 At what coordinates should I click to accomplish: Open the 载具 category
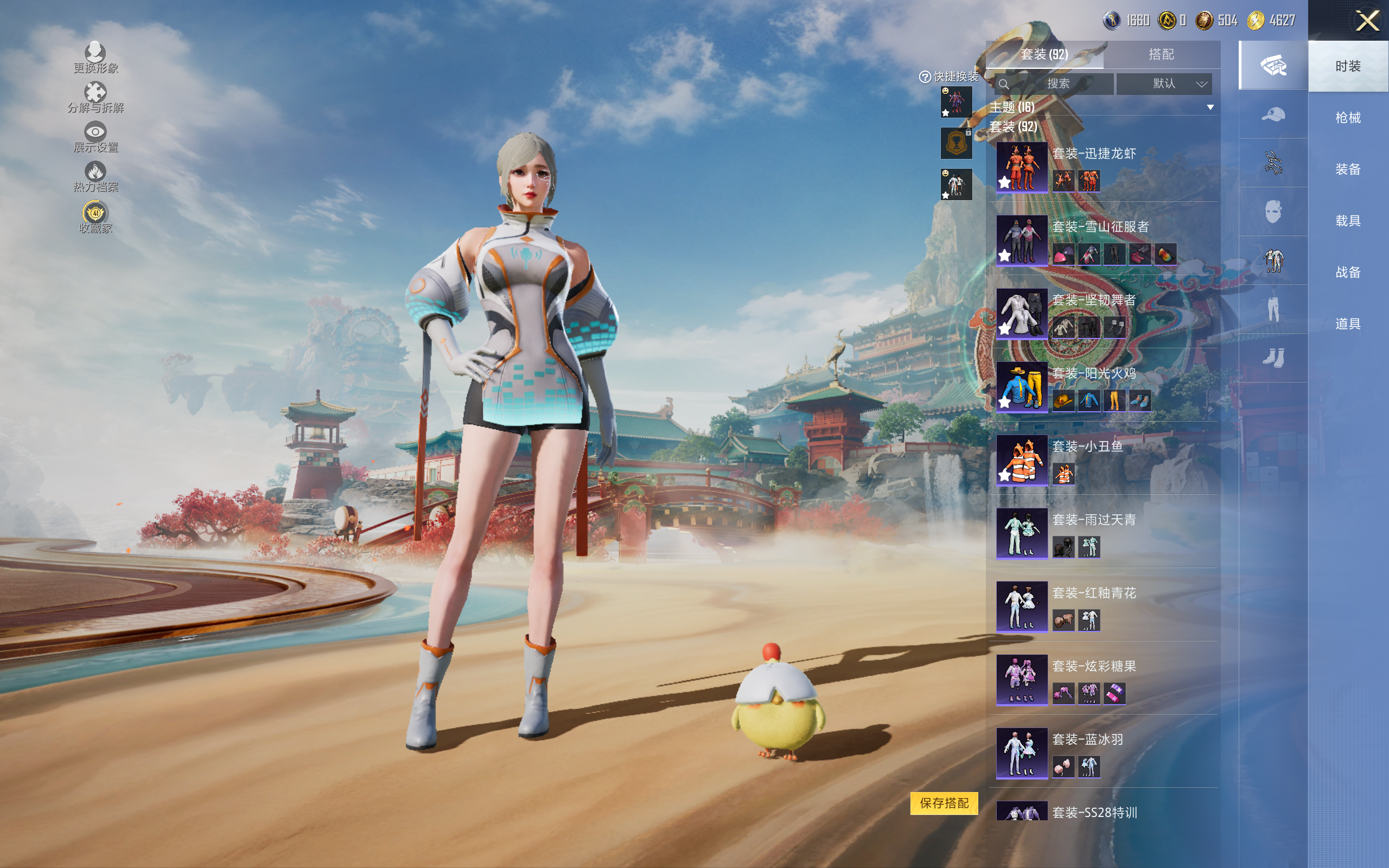[1347, 221]
